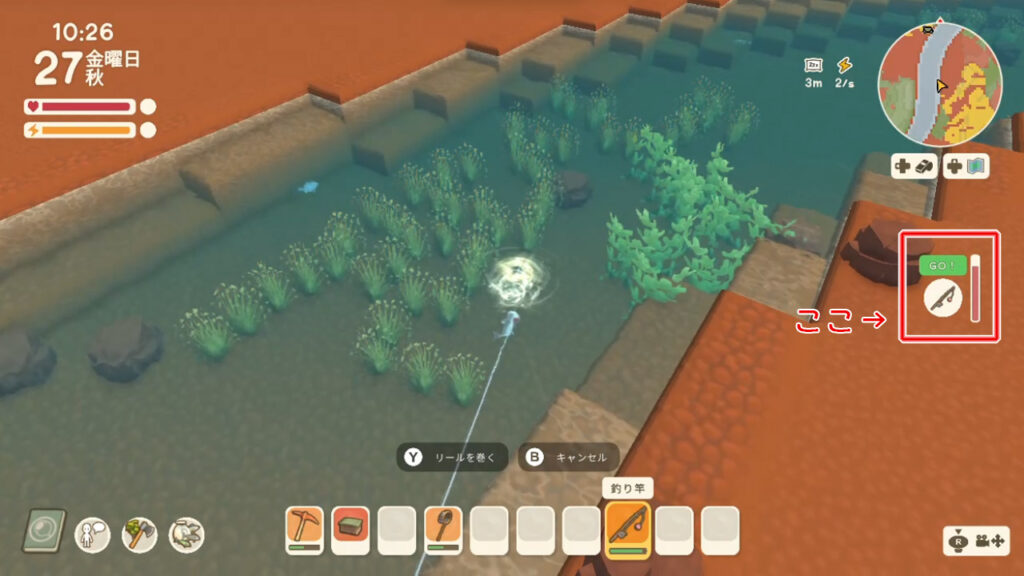
Task: Click the round fishing rod indicator
Action: (x=941, y=297)
